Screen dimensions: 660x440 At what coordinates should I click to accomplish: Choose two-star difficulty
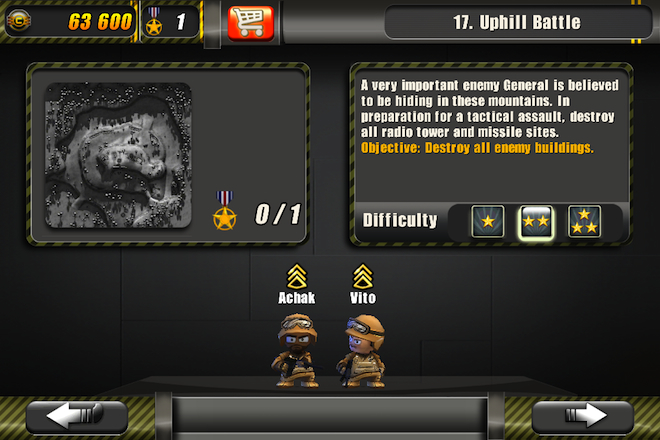pyautogui.click(x=536, y=221)
